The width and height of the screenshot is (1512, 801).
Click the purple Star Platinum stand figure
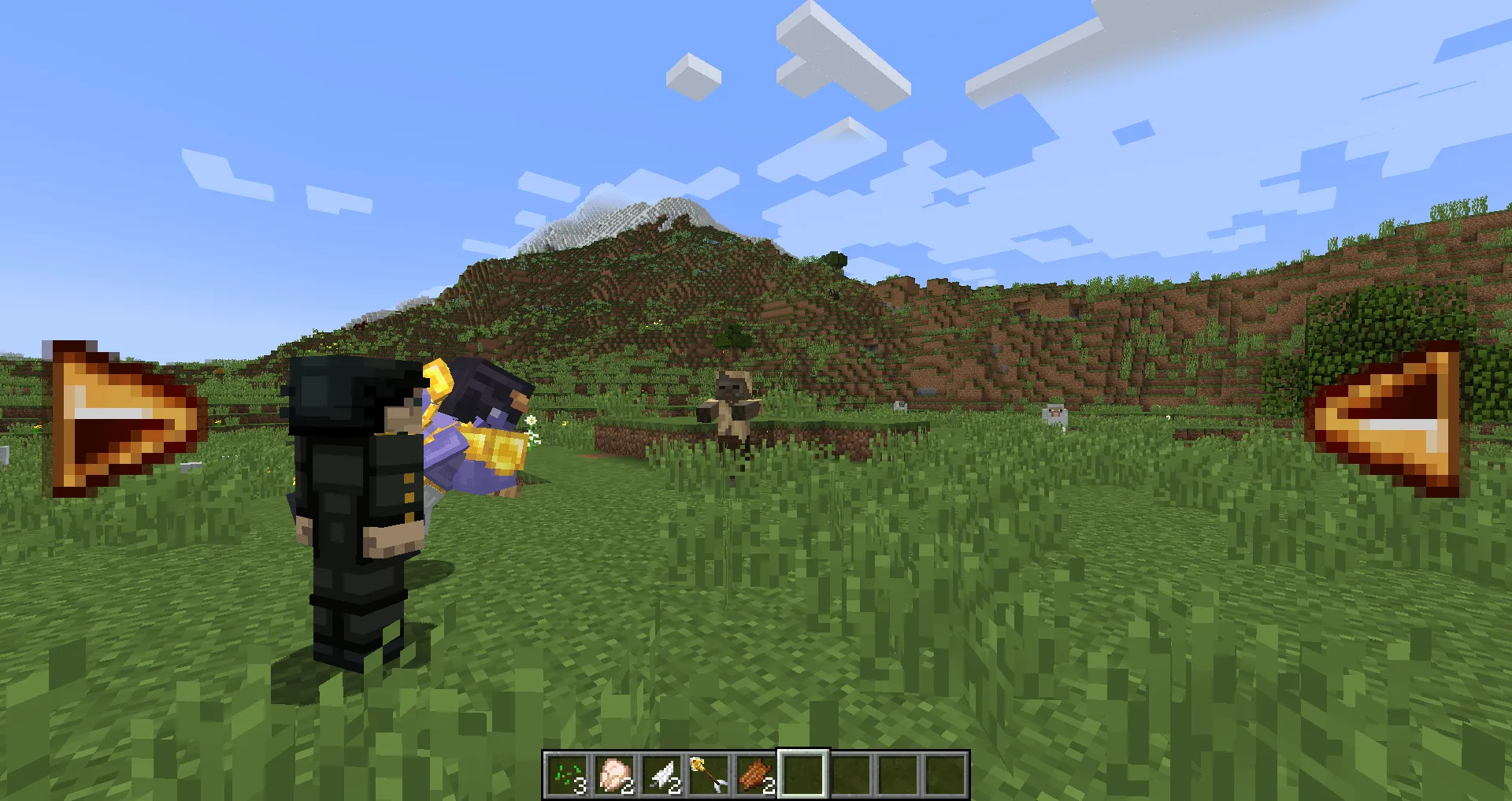tap(472, 429)
